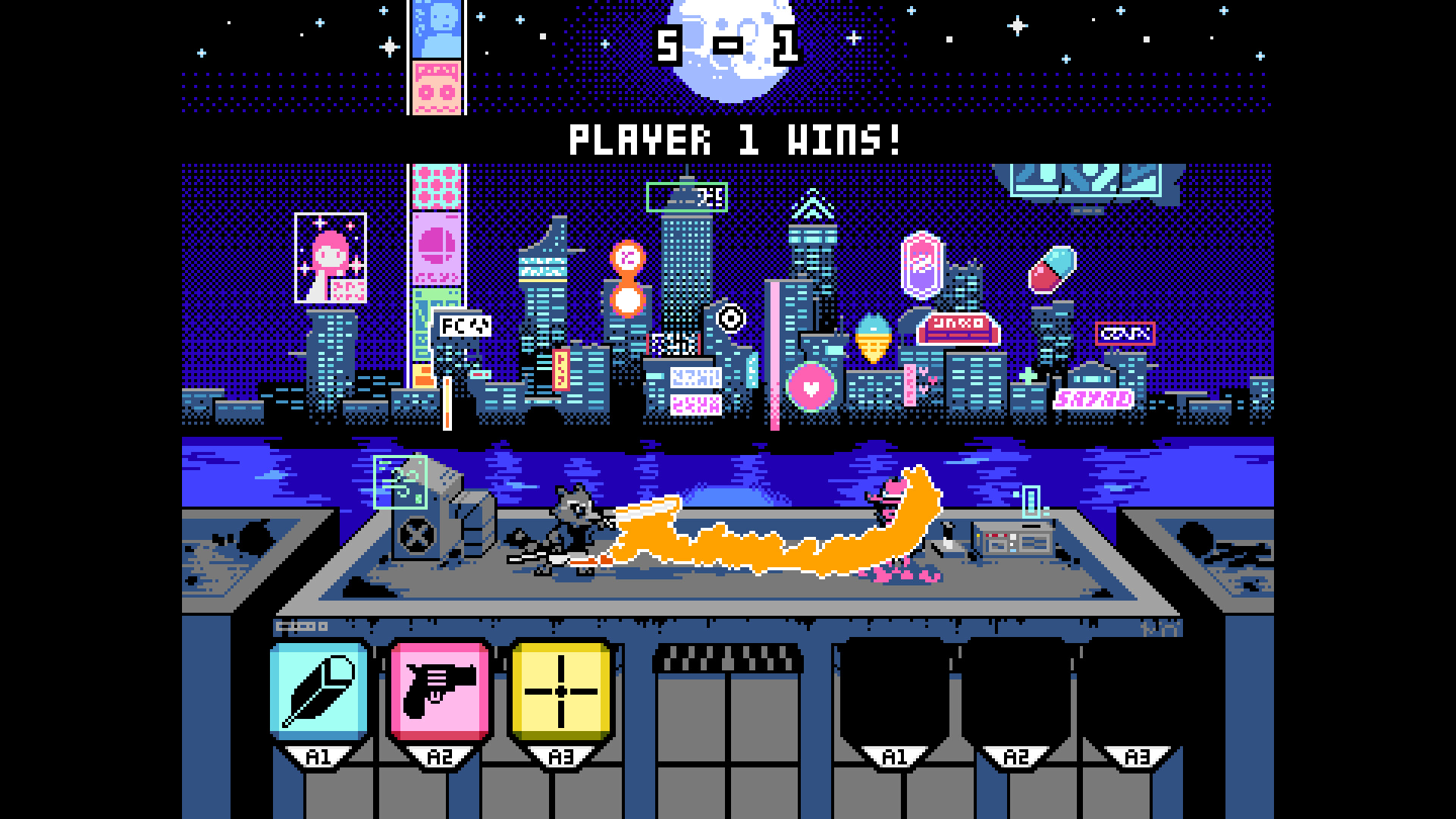
Task: Activate the yellow crosshair ability card
Action: 560,691
